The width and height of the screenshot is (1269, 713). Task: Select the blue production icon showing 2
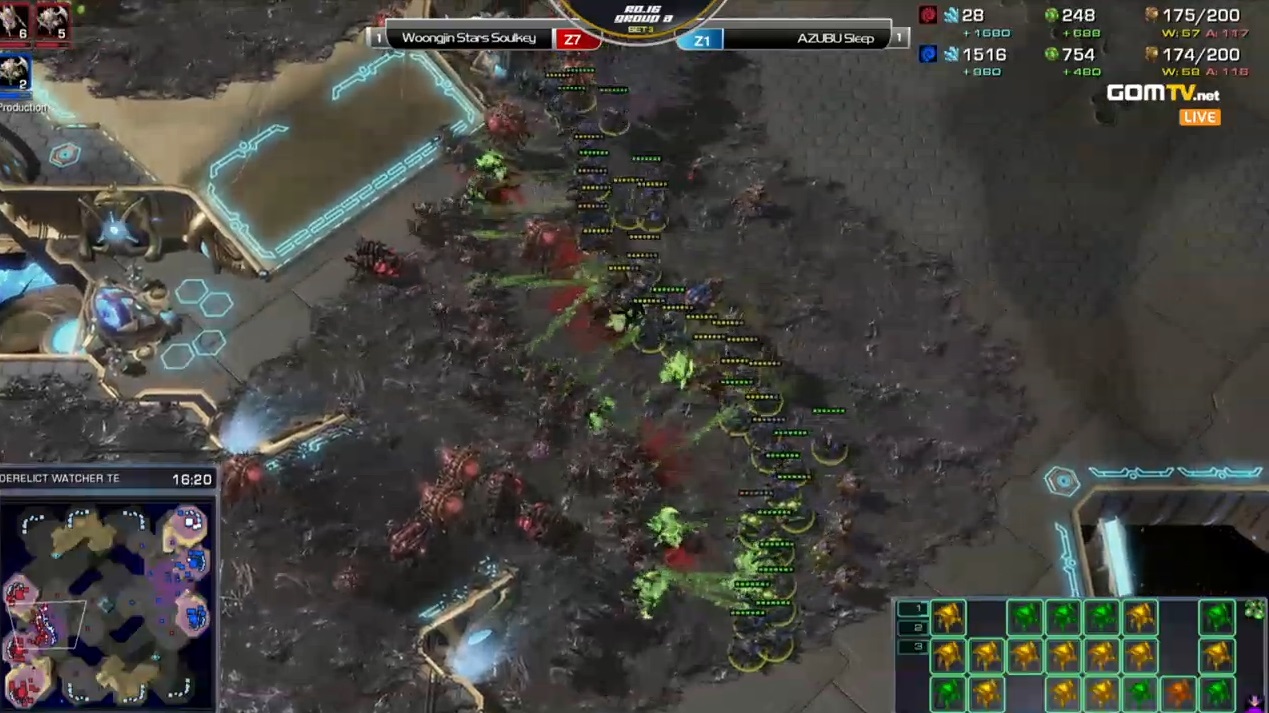14,73
